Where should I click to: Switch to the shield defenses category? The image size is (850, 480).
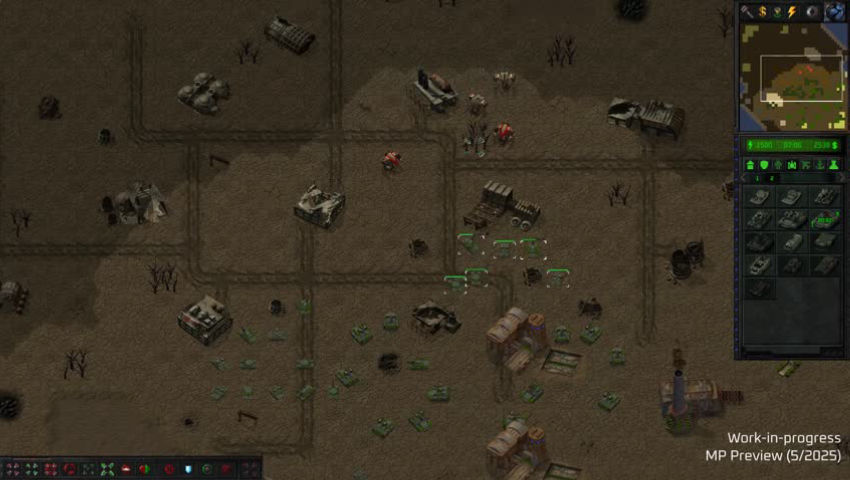pos(764,164)
